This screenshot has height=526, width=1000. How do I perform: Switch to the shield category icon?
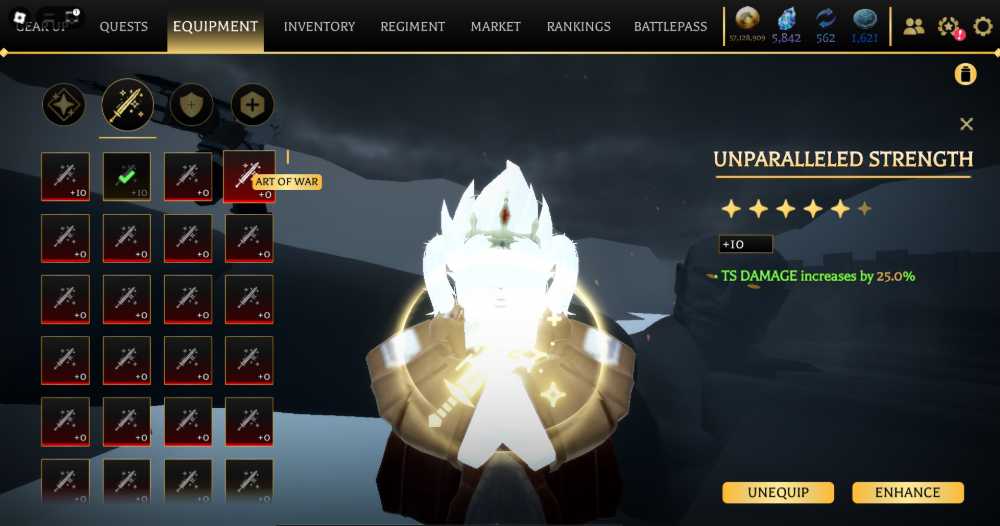point(190,104)
